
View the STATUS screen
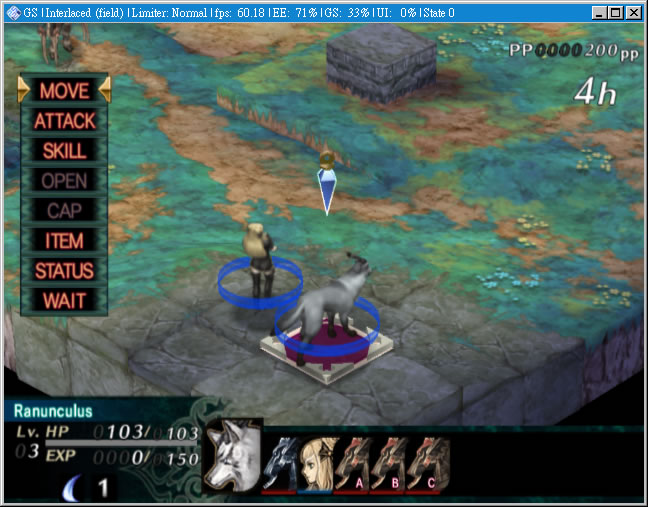[64, 270]
